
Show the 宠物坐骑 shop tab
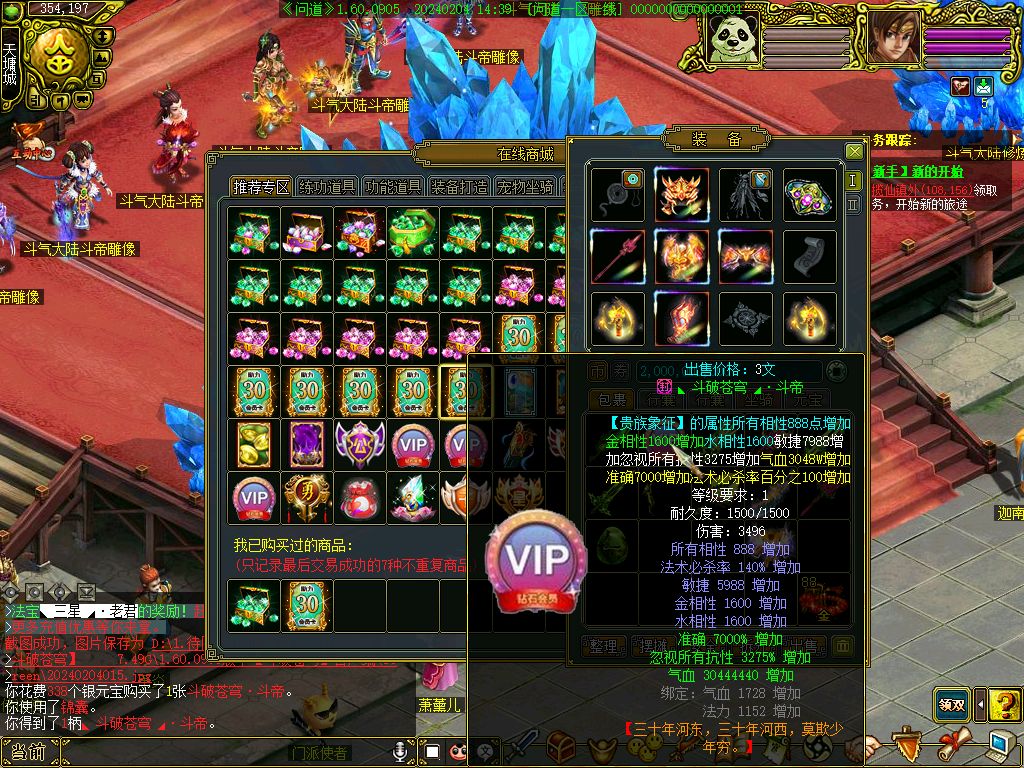526,187
